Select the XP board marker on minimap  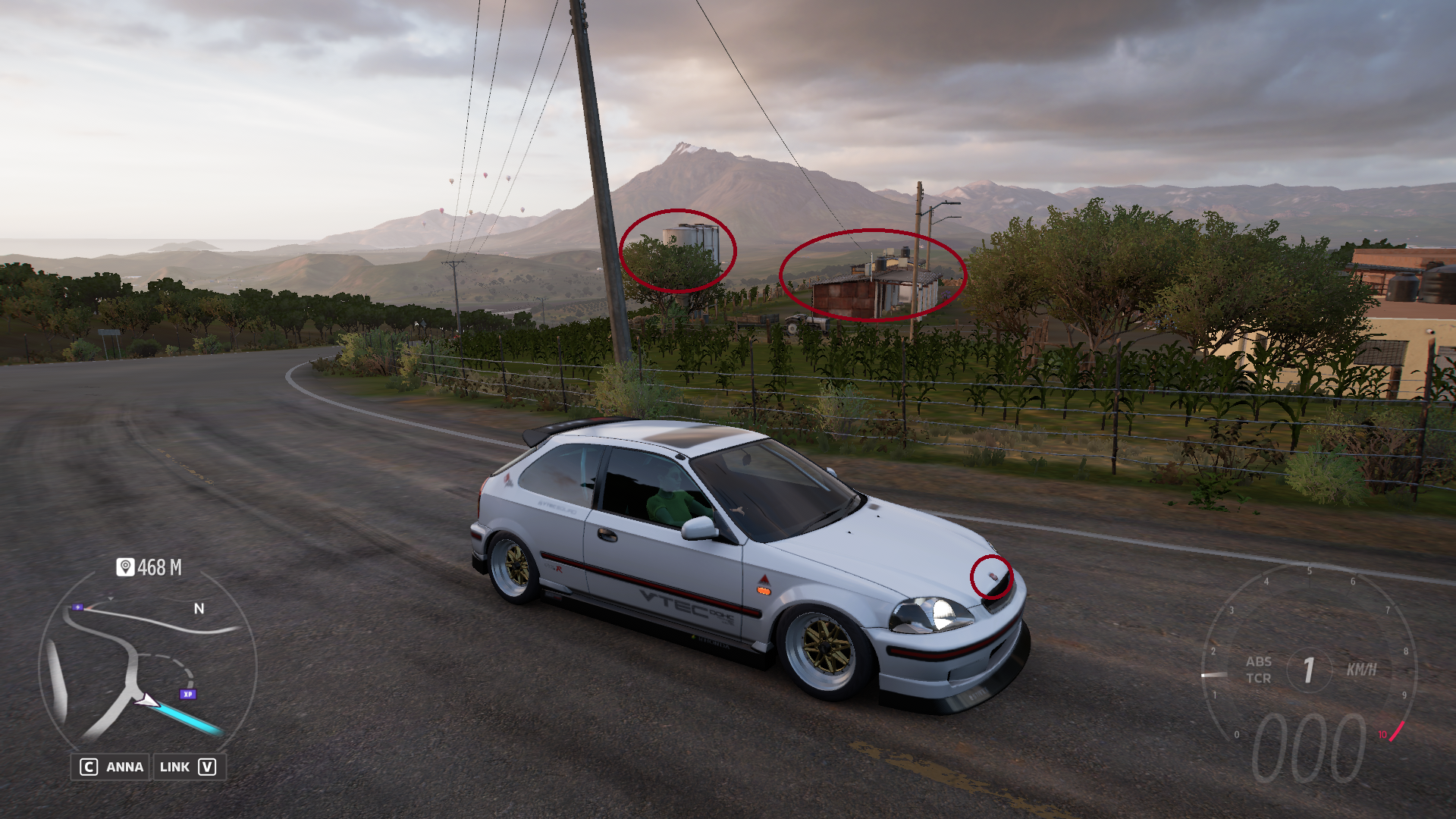[x=187, y=694]
